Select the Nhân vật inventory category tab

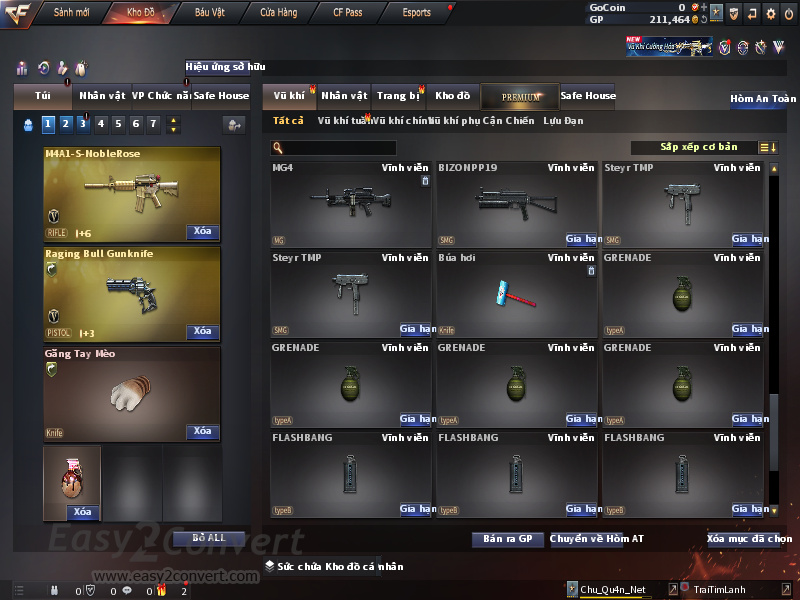[x=344, y=96]
